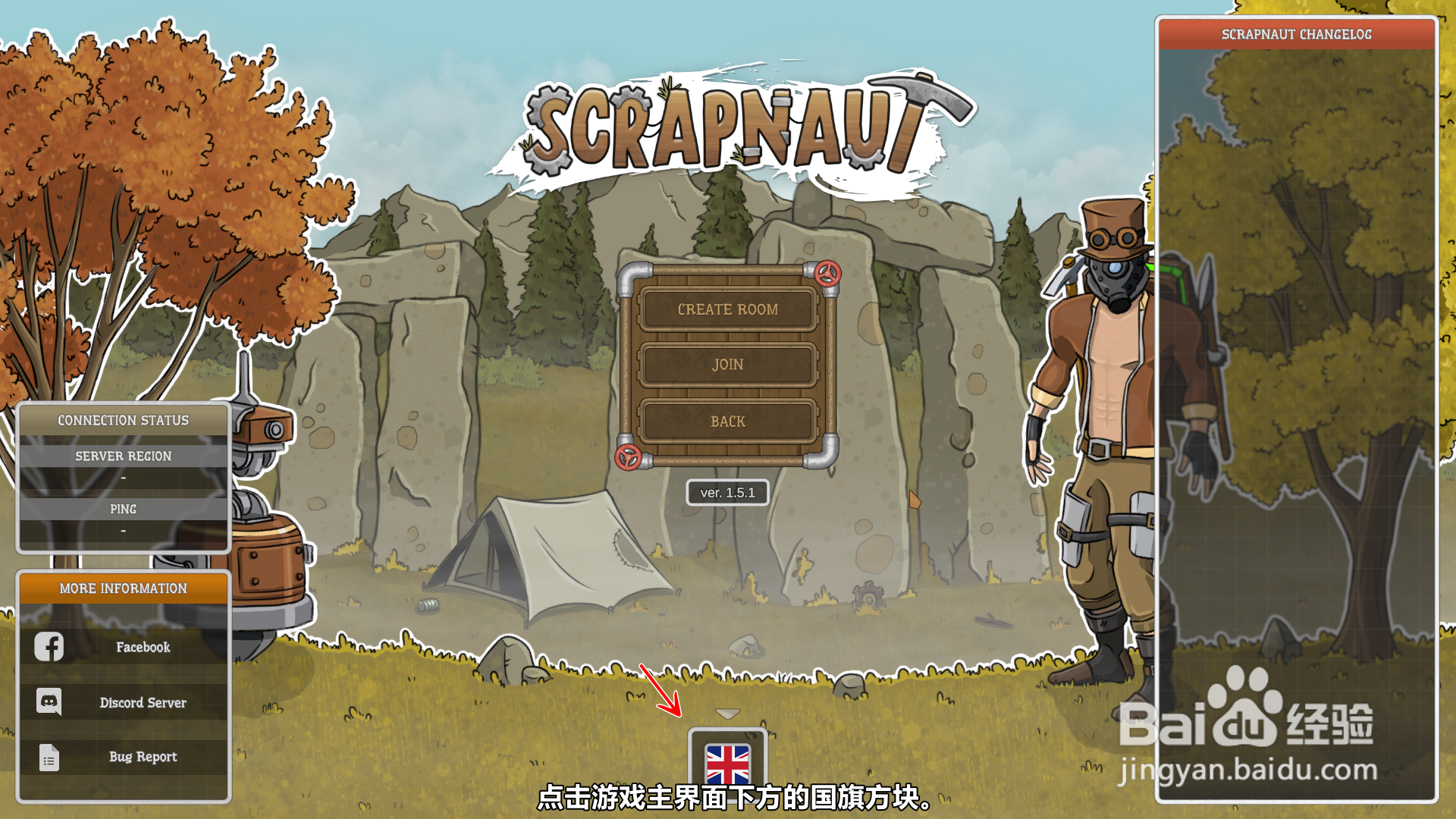Click the ver. 1.5.1 version badge
Viewport: 1456px width, 819px height.
pos(728,492)
